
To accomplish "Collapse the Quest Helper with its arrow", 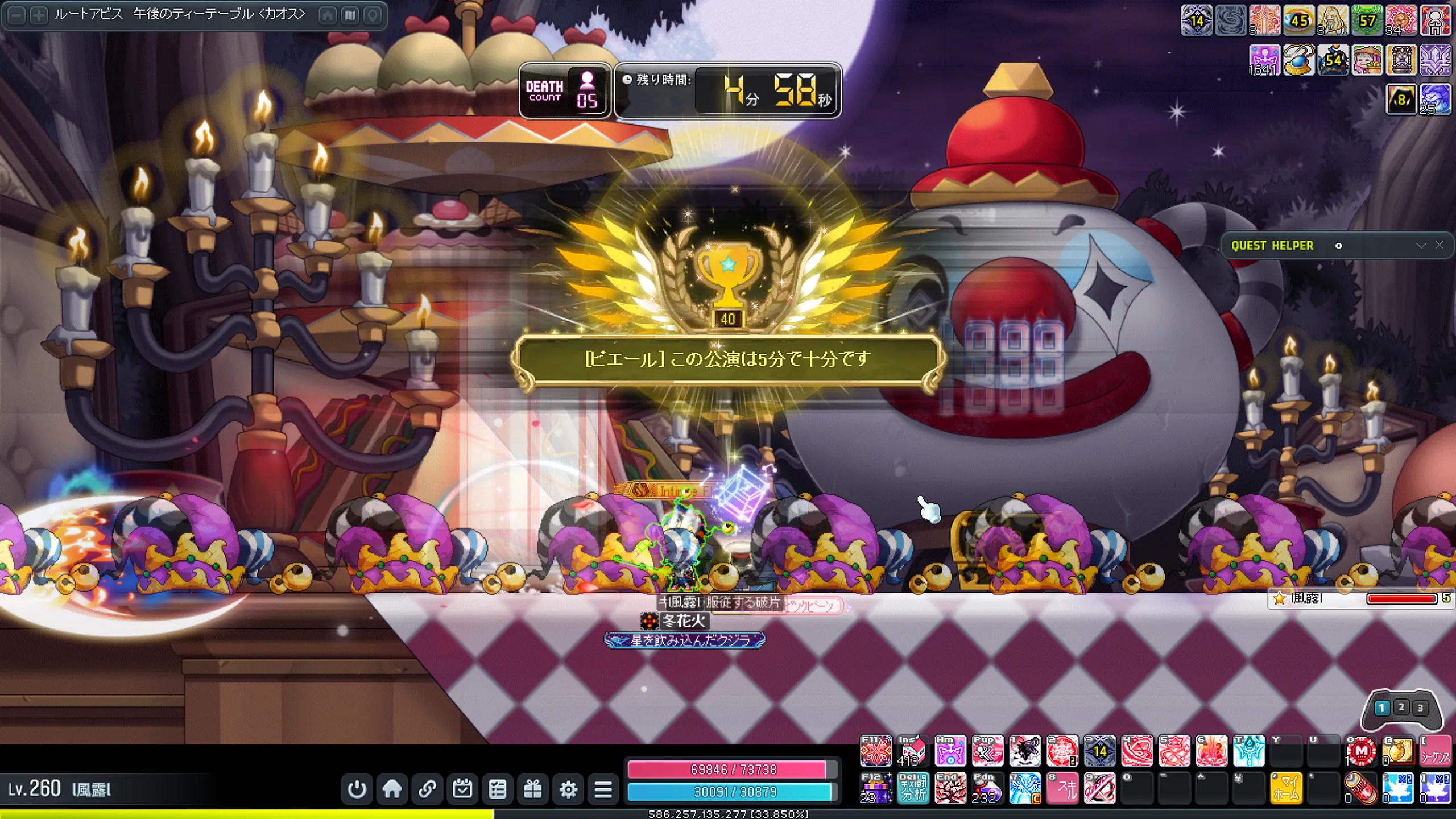I will pyautogui.click(x=1421, y=245).
